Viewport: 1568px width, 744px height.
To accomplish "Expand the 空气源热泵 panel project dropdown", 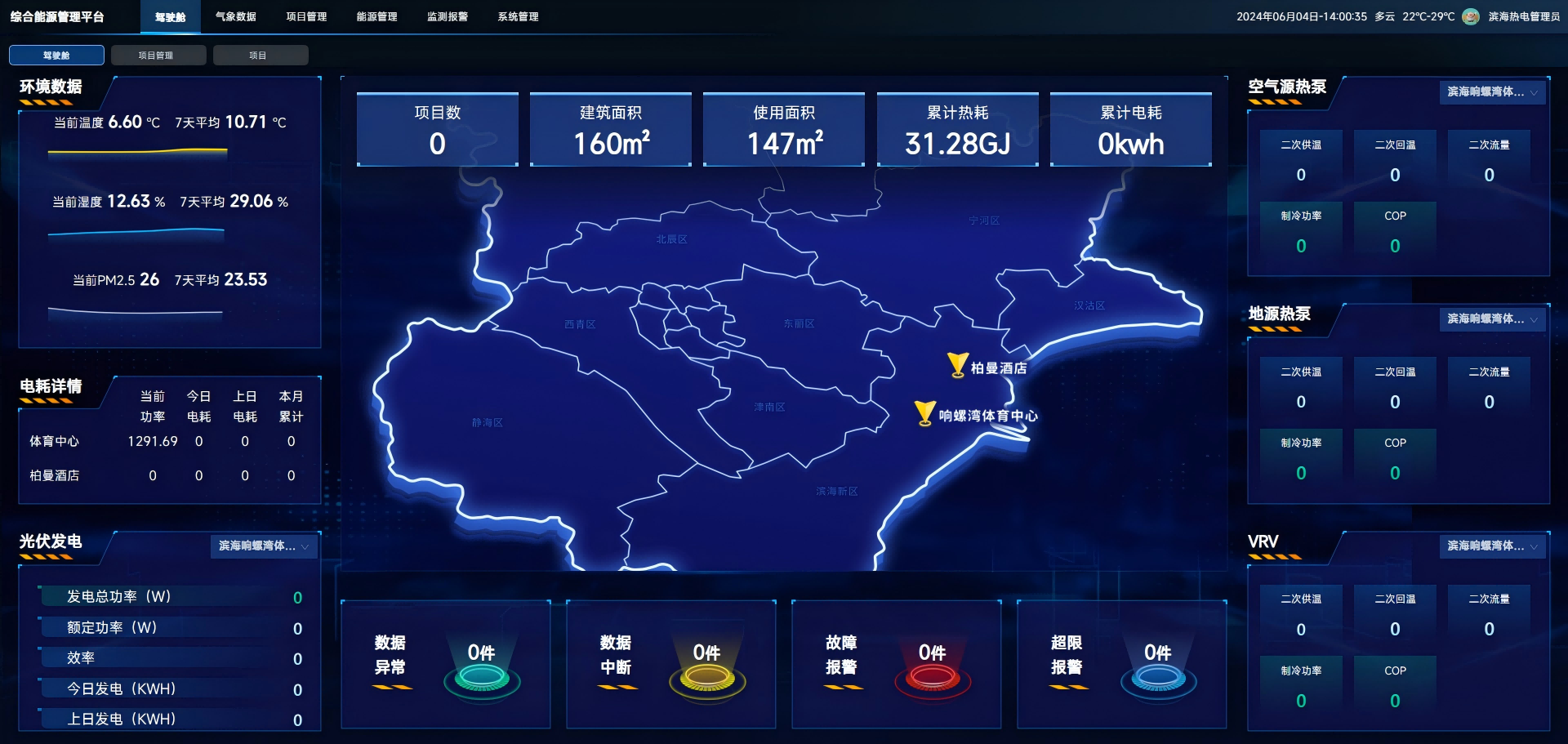I will point(1492,92).
